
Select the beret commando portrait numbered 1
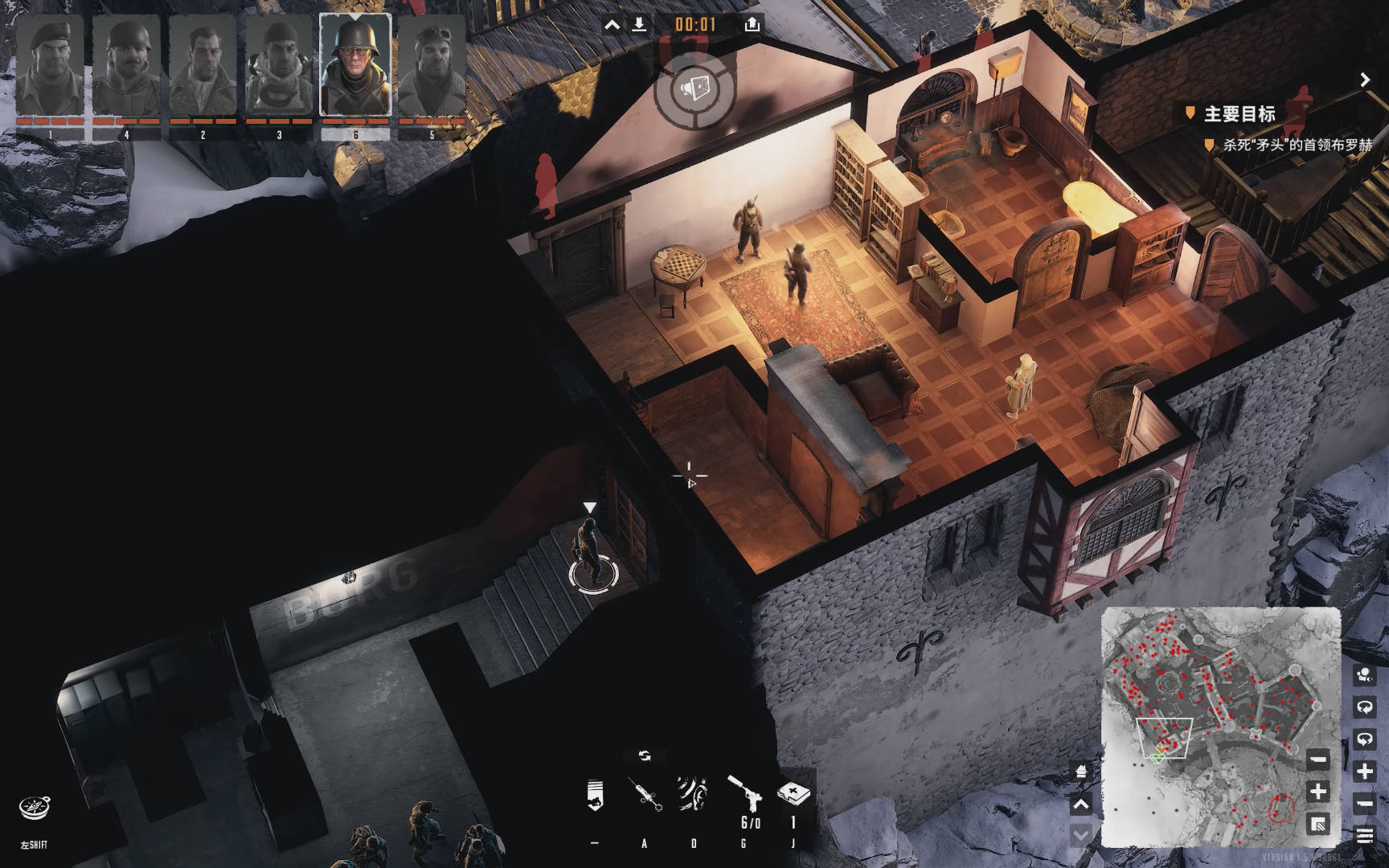coord(50,66)
